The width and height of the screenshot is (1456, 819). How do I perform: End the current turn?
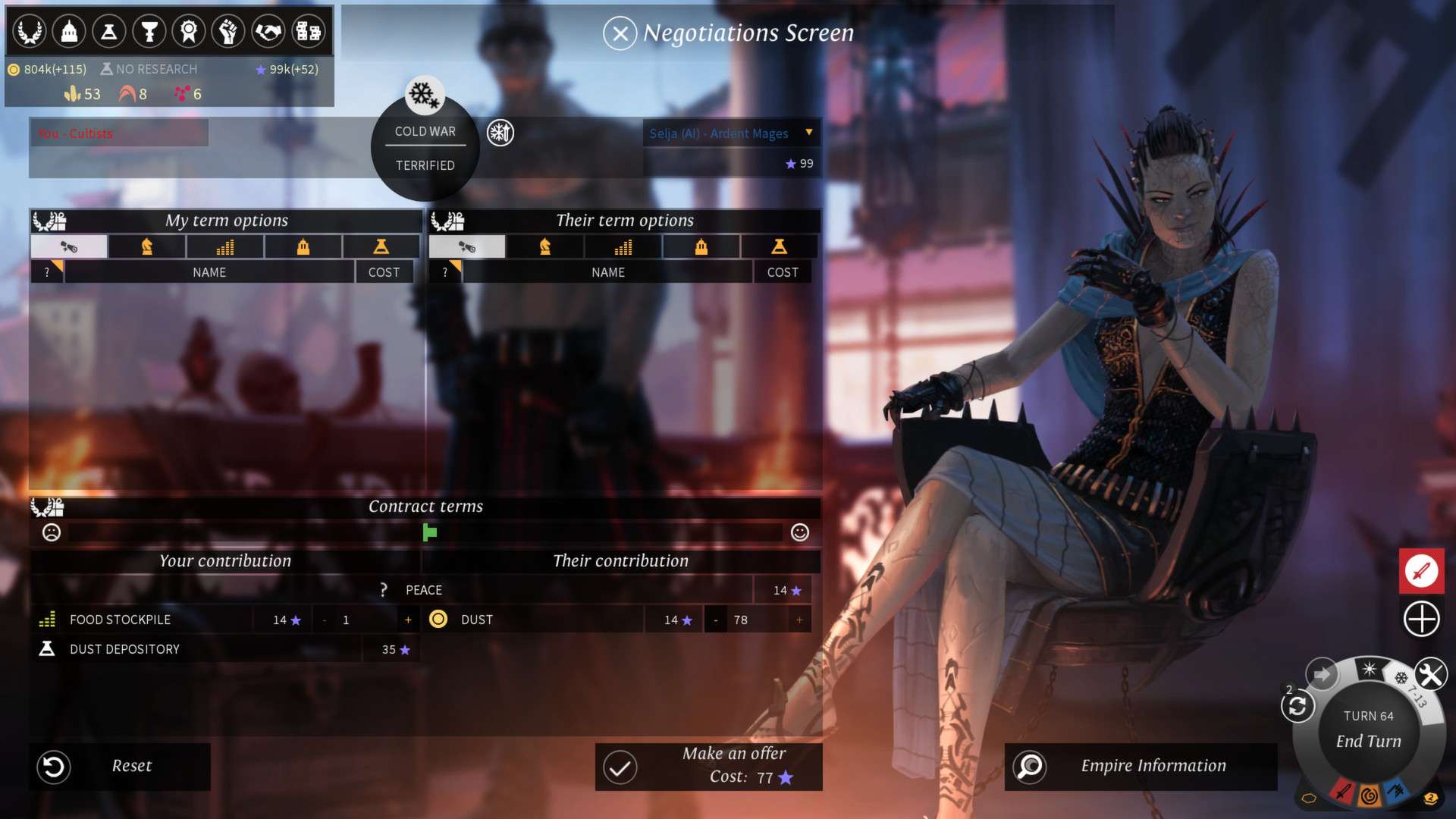pyautogui.click(x=1368, y=741)
